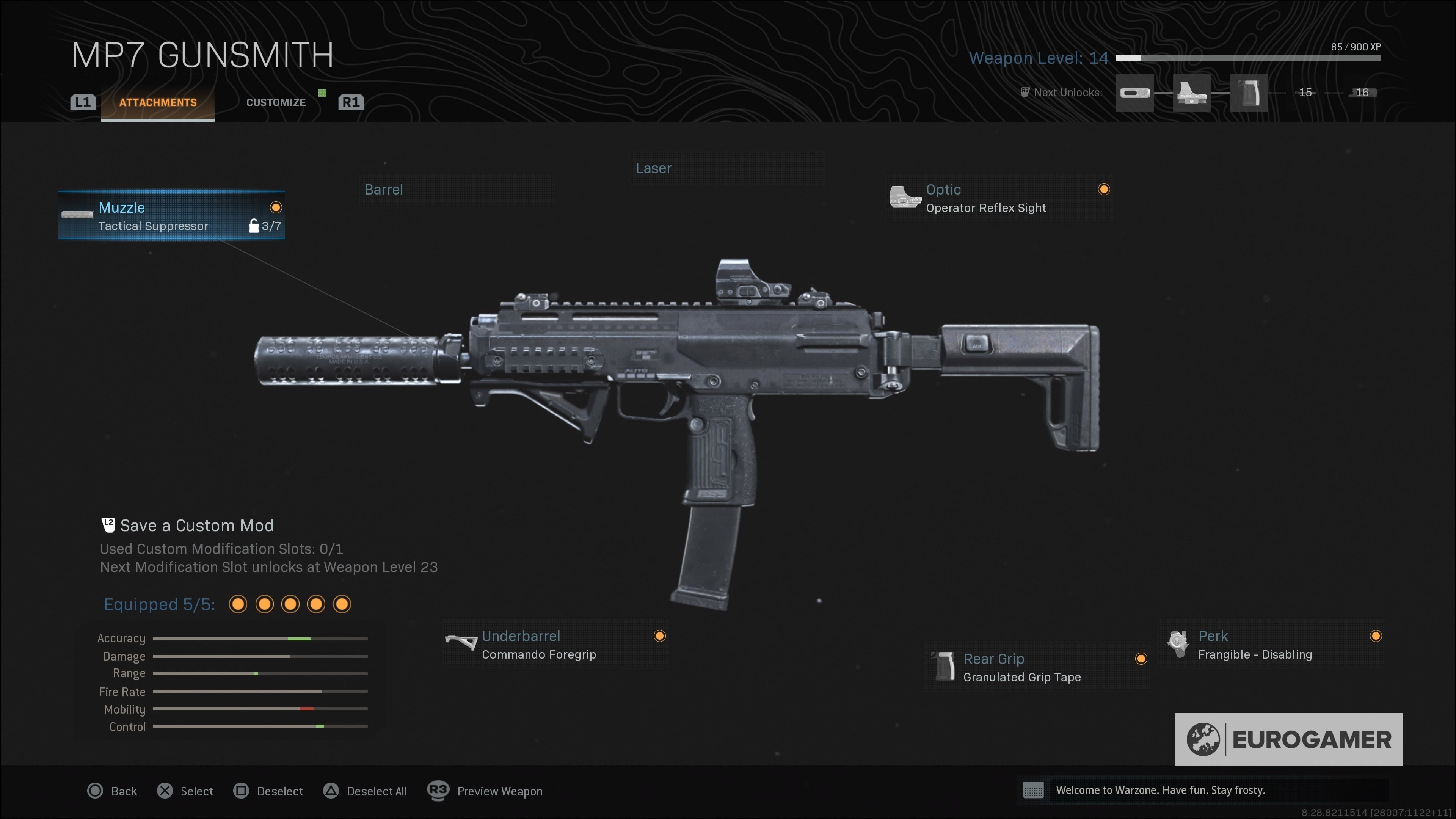Image resolution: width=1456 pixels, height=819 pixels.
Task: Switch to the Customize tab
Action: pos(276,102)
